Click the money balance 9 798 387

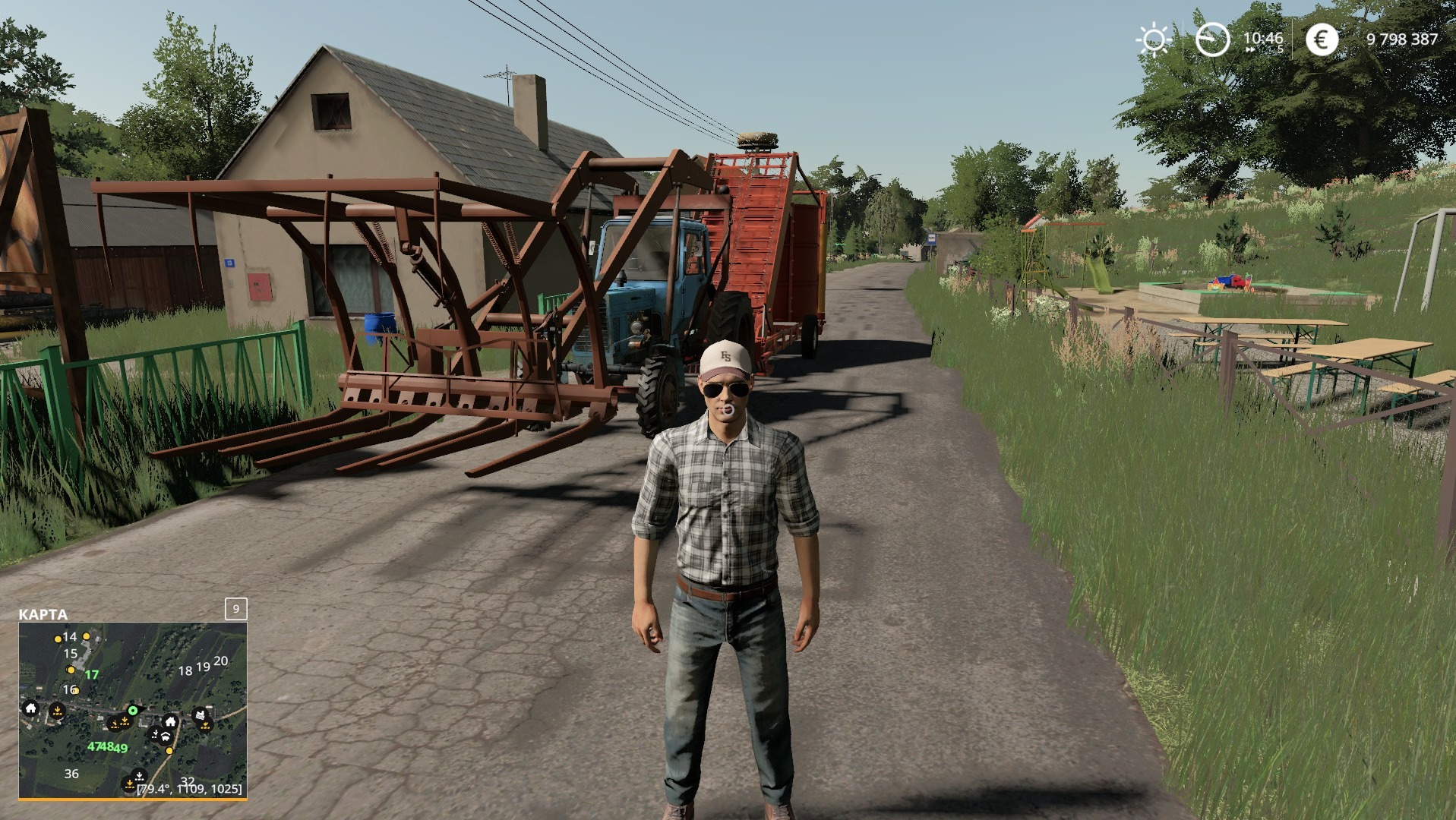coord(1401,39)
